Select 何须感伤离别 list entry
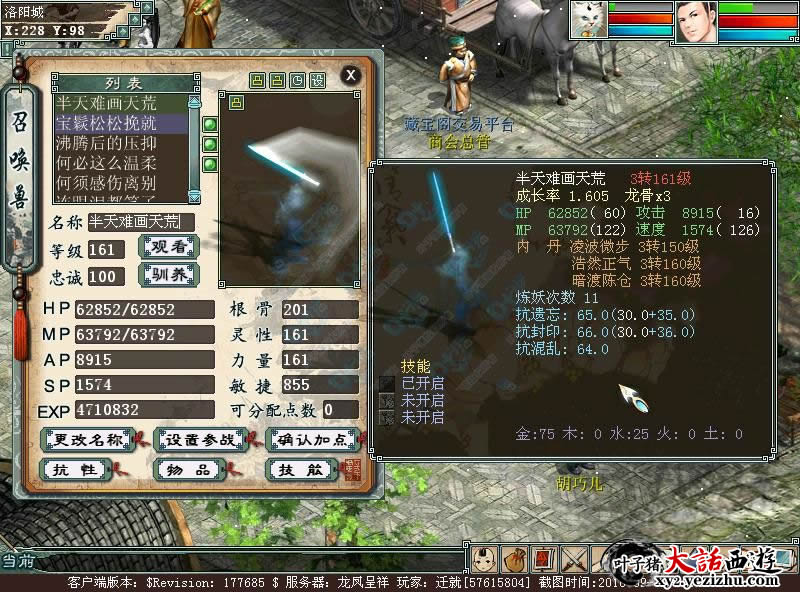 click(120, 183)
